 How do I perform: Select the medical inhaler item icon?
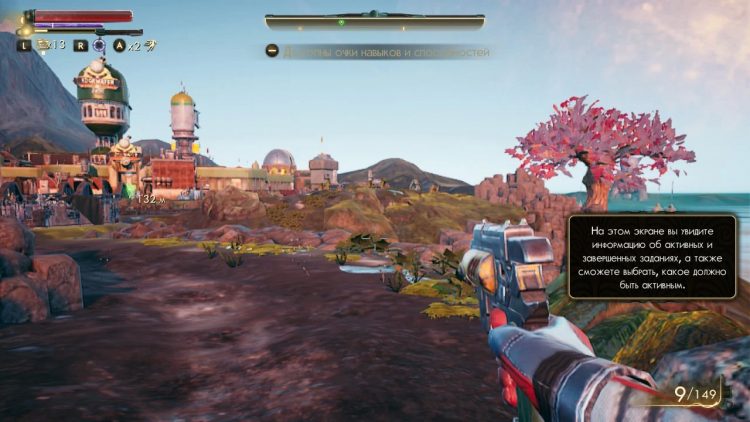click(x=44, y=45)
